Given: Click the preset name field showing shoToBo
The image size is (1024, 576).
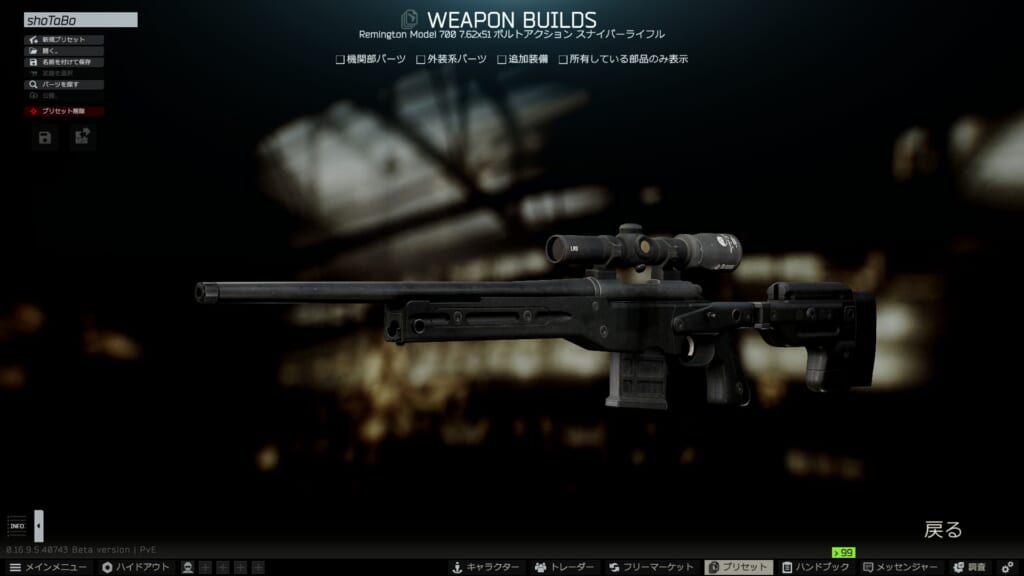Looking at the screenshot, I should pos(80,20).
